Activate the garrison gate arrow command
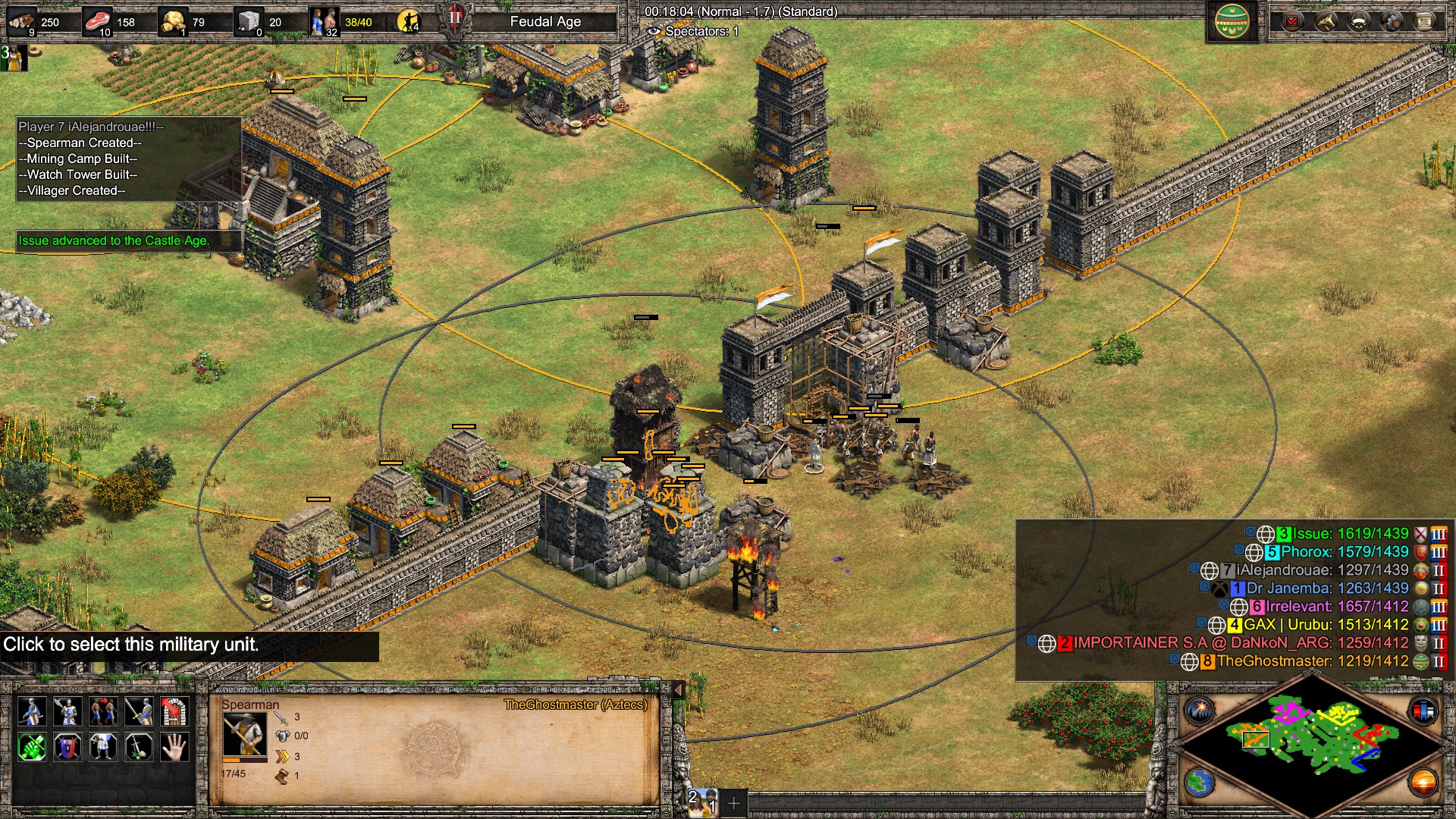Image resolution: width=1456 pixels, height=819 pixels. coord(174,711)
